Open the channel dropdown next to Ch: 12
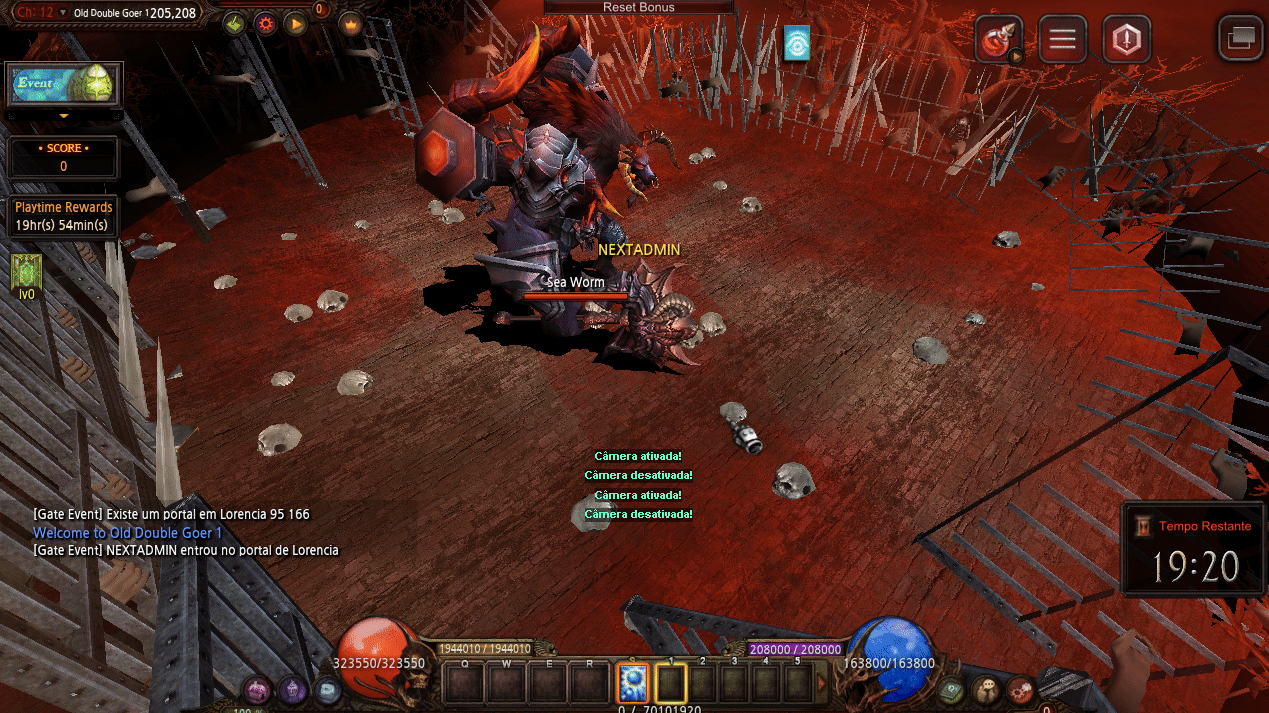The width and height of the screenshot is (1269, 713). click(x=64, y=13)
